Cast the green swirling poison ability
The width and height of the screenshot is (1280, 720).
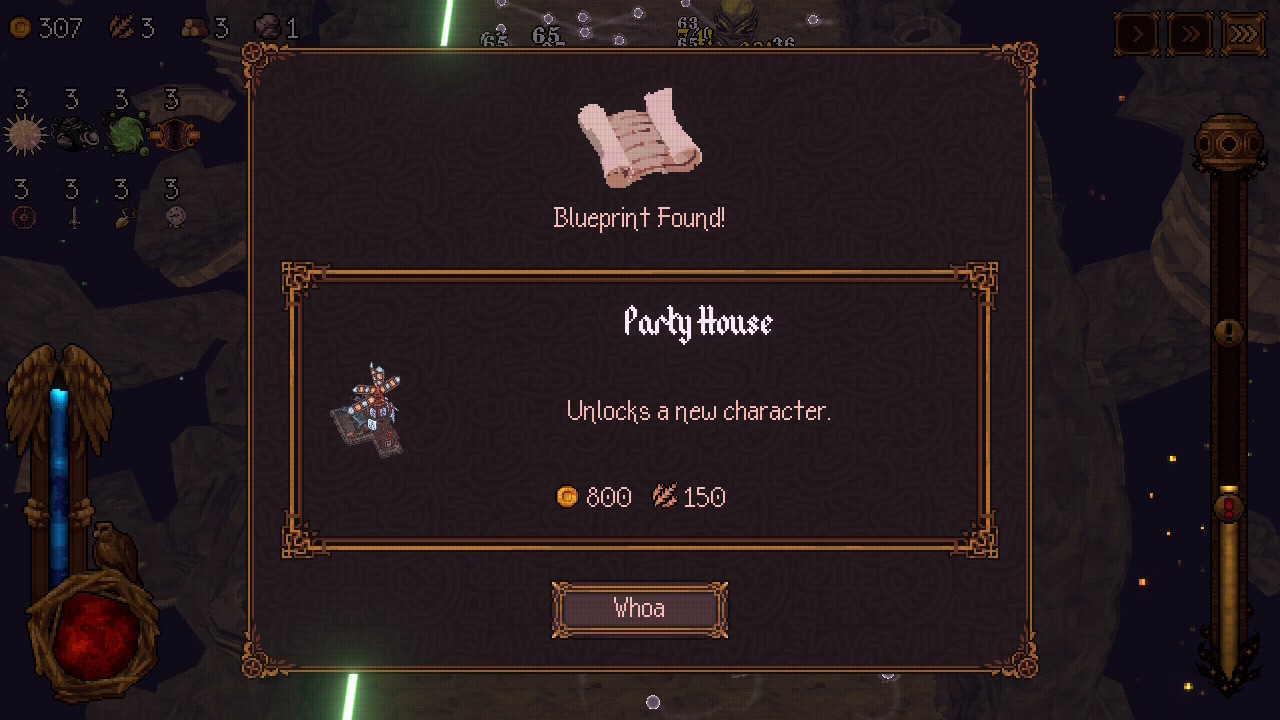[125, 135]
